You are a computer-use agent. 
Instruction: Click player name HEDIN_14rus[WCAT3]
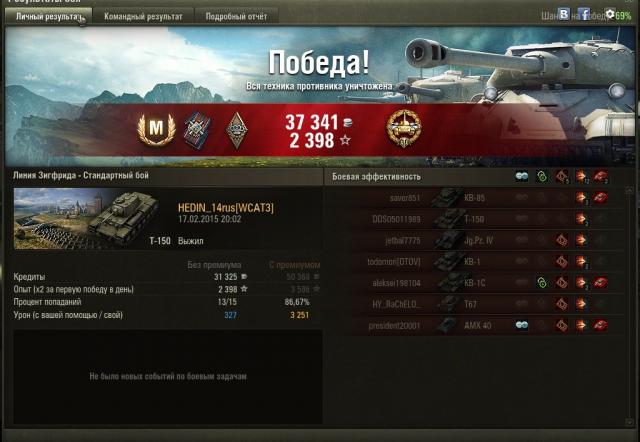pyautogui.click(x=225, y=207)
